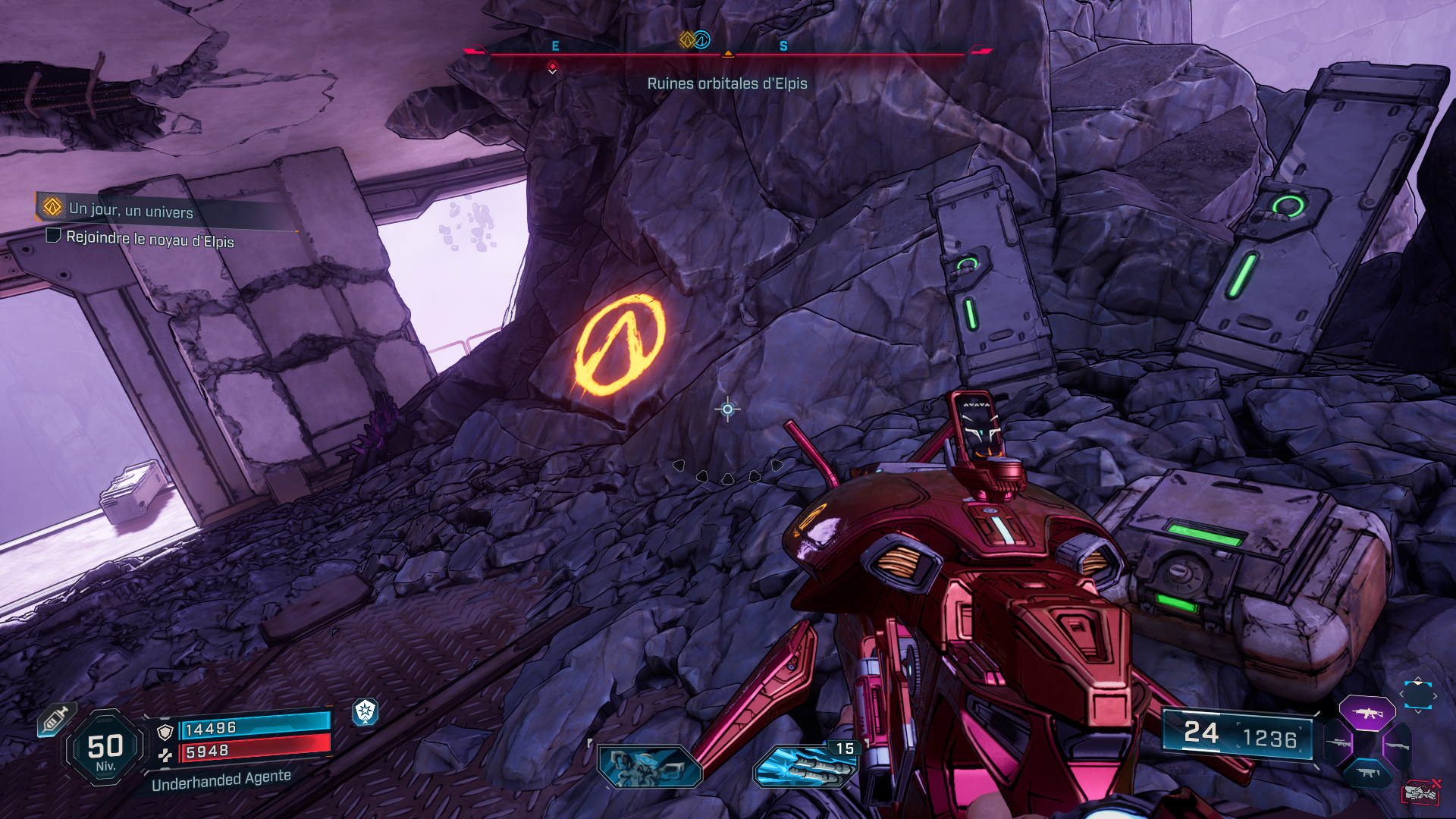Open the level 50 character badge
The height and width of the screenshot is (819, 1456).
pos(105,748)
